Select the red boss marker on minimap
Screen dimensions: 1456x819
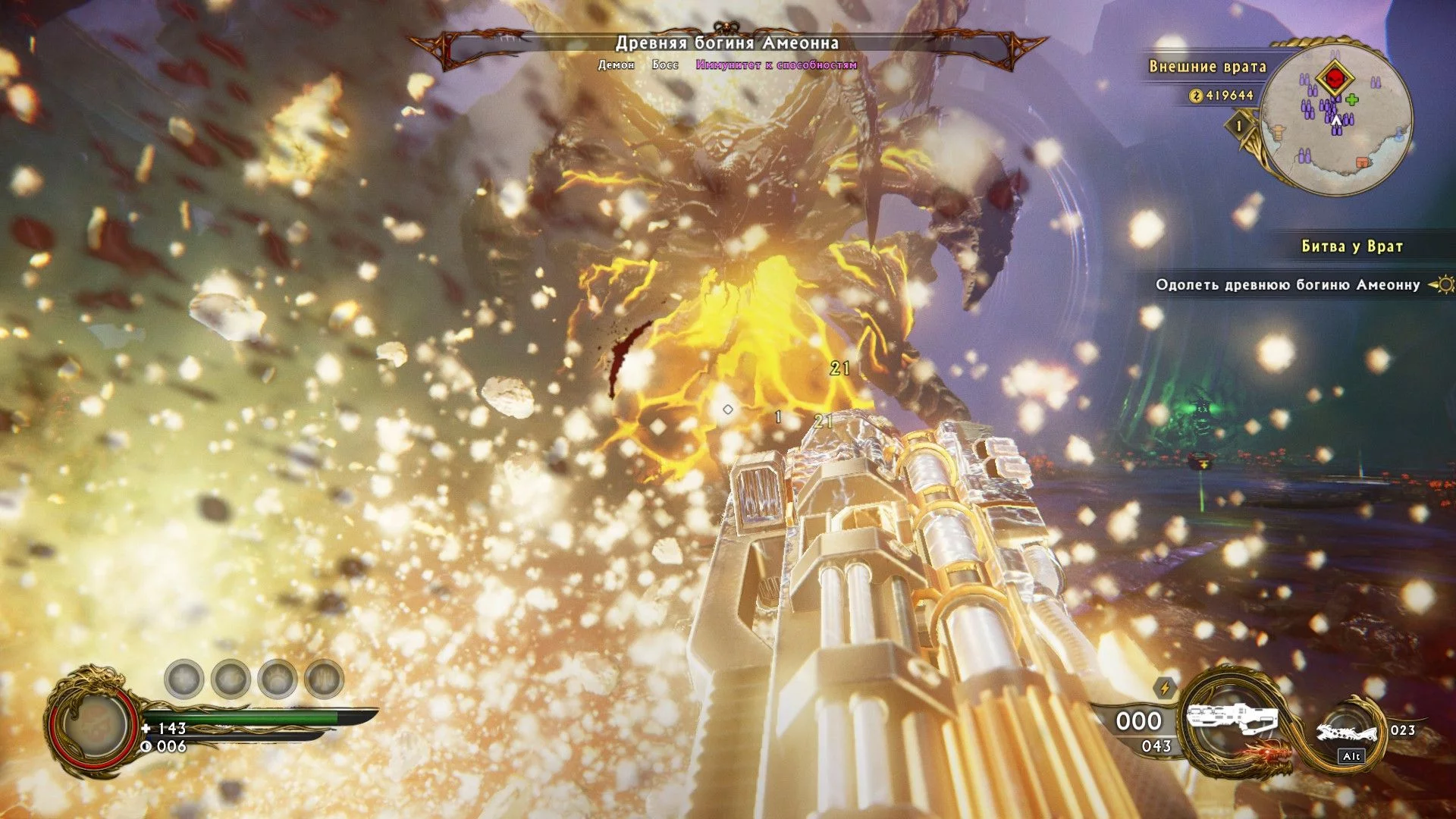(x=1335, y=77)
